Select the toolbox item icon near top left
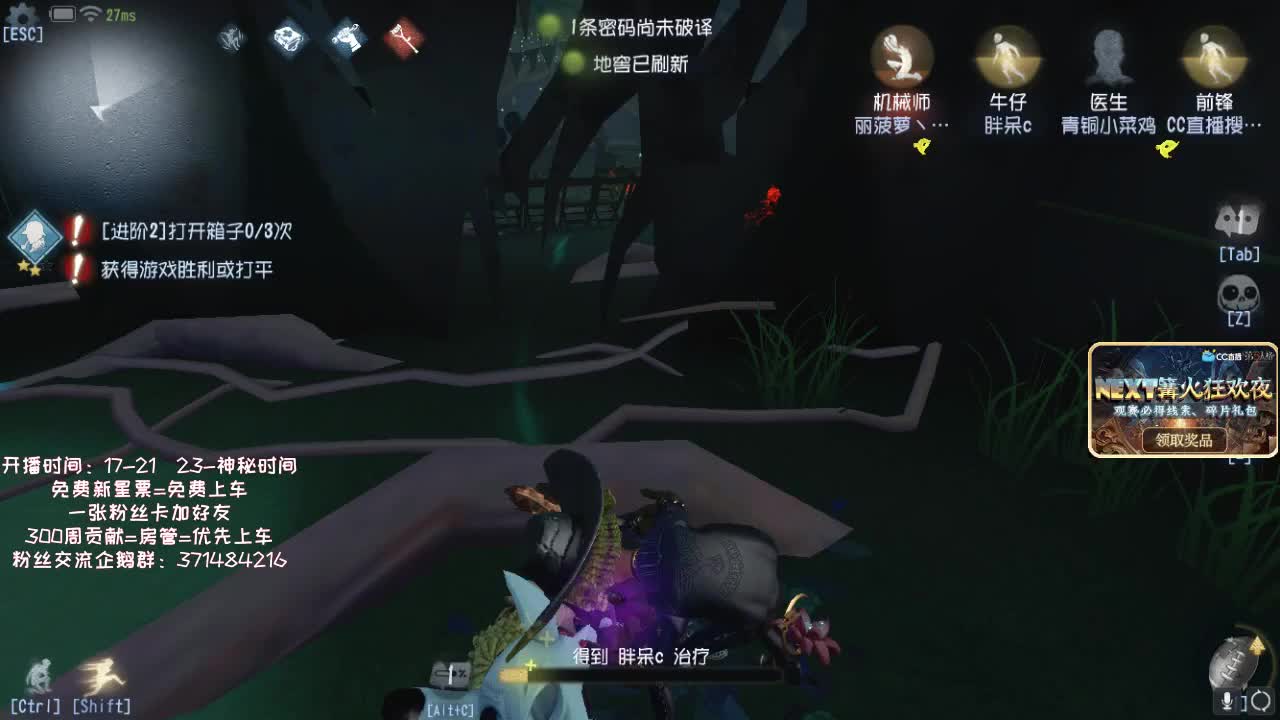The image size is (1280, 720). coord(288,40)
